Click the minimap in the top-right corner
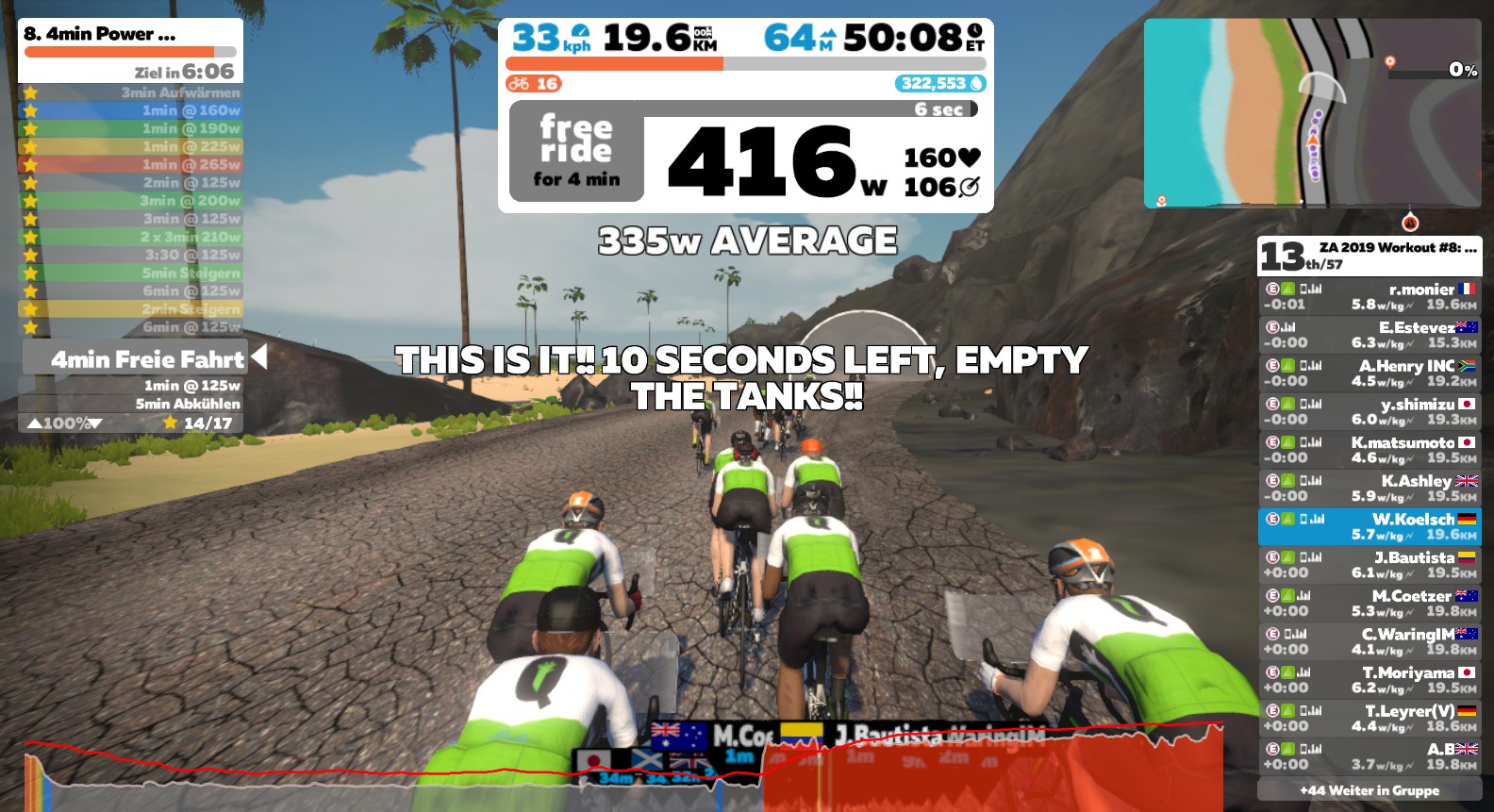 (1312, 112)
